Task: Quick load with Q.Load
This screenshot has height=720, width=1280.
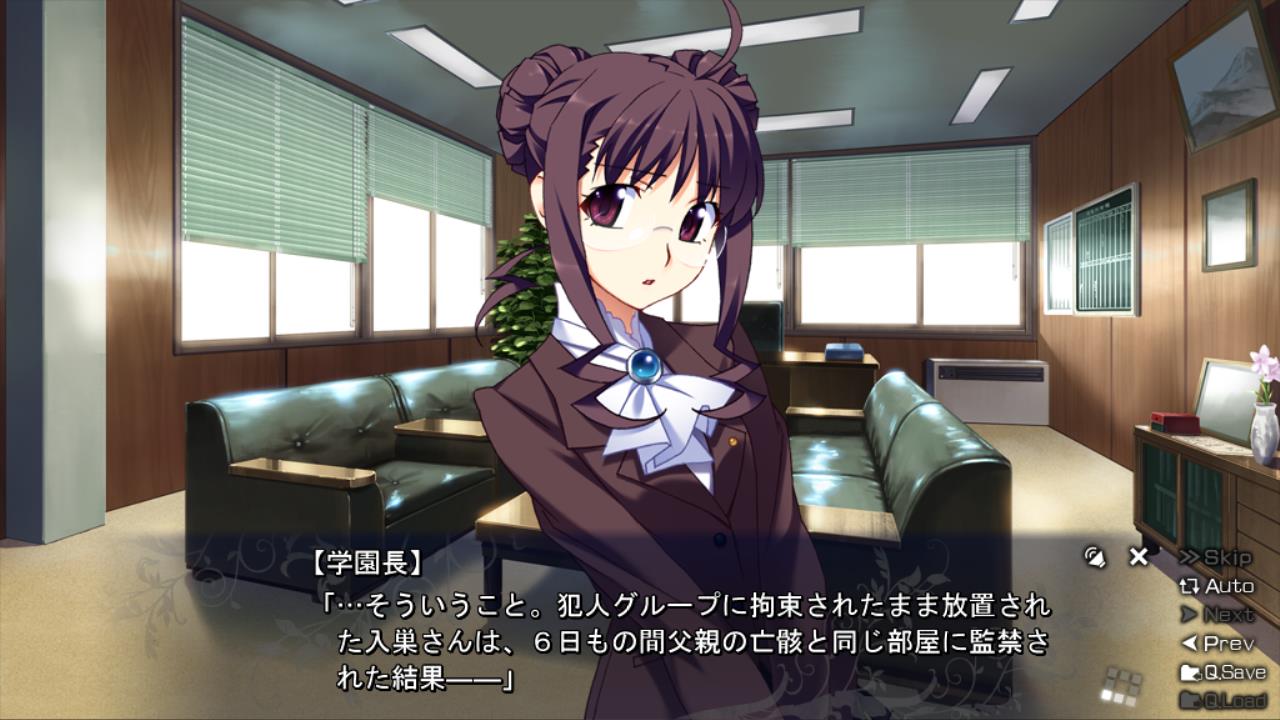Action: click(1222, 699)
